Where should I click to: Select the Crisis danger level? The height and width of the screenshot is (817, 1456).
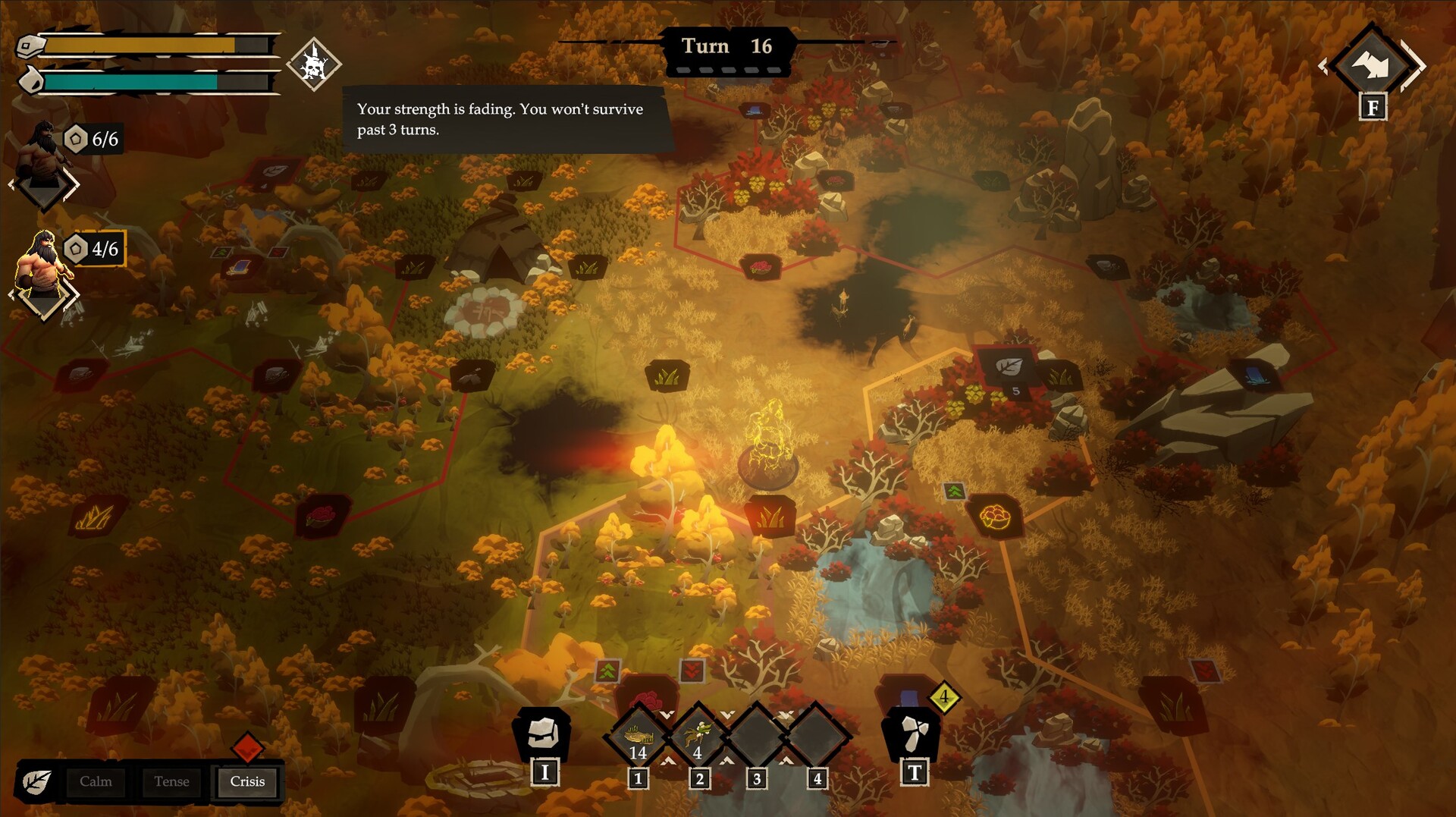coord(247,782)
